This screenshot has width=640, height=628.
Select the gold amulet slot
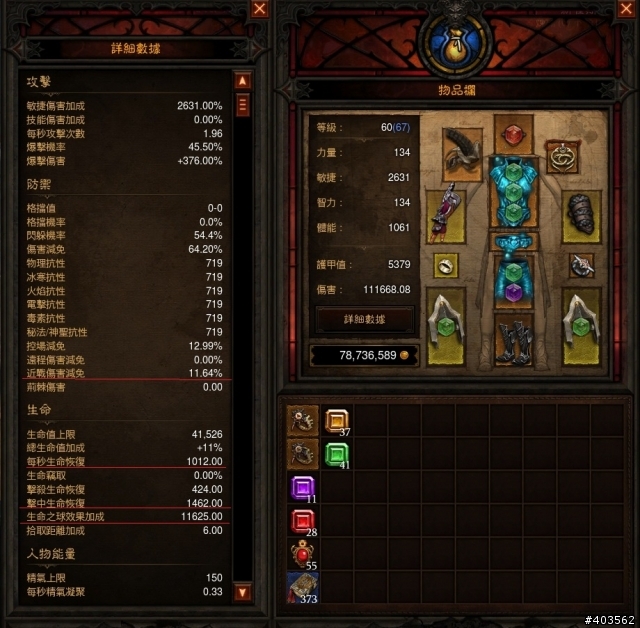pyautogui.click(x=564, y=157)
